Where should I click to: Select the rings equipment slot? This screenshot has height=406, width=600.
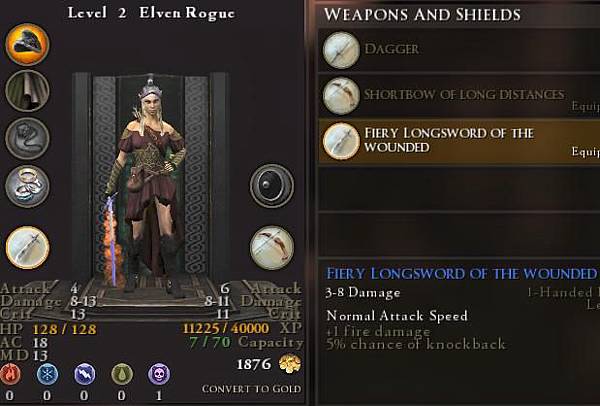27,185
